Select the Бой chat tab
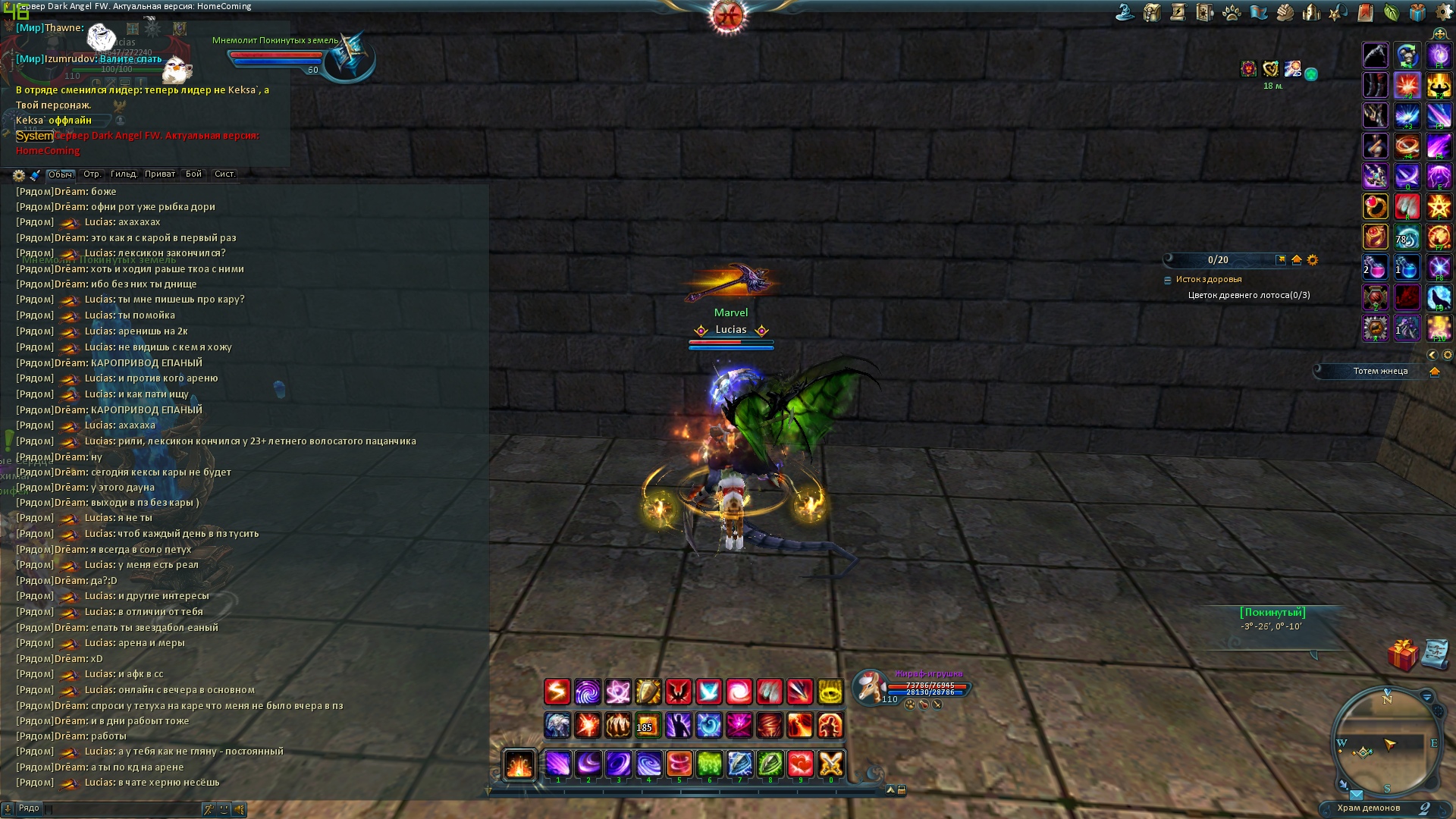Viewport: 1456px width, 819px height. pyautogui.click(x=194, y=174)
